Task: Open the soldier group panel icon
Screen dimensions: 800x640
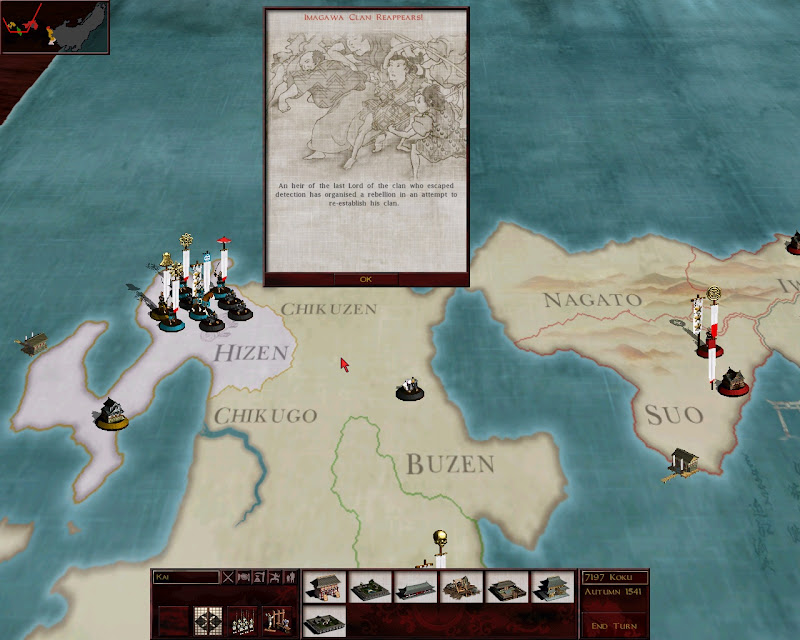Action: 240,620
